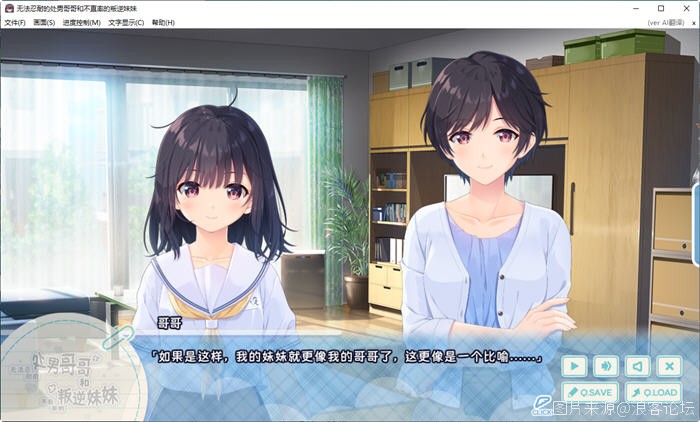Open the 进度控制(M) progress control menu
The height and width of the screenshot is (422, 700).
(81, 22)
